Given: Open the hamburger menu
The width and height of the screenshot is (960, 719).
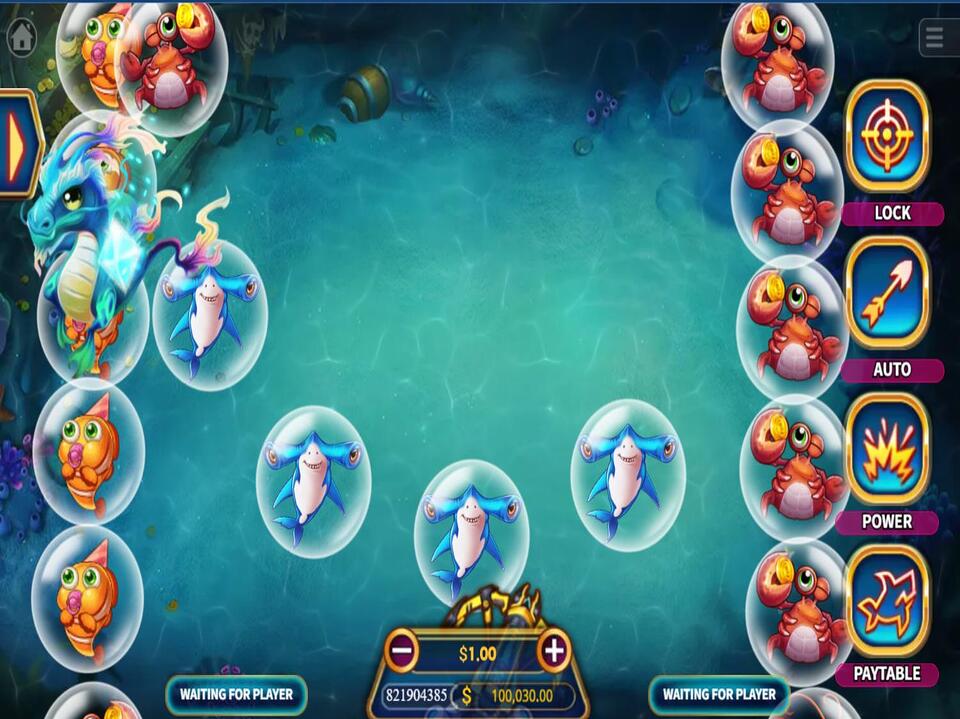Looking at the screenshot, I should 935,38.
